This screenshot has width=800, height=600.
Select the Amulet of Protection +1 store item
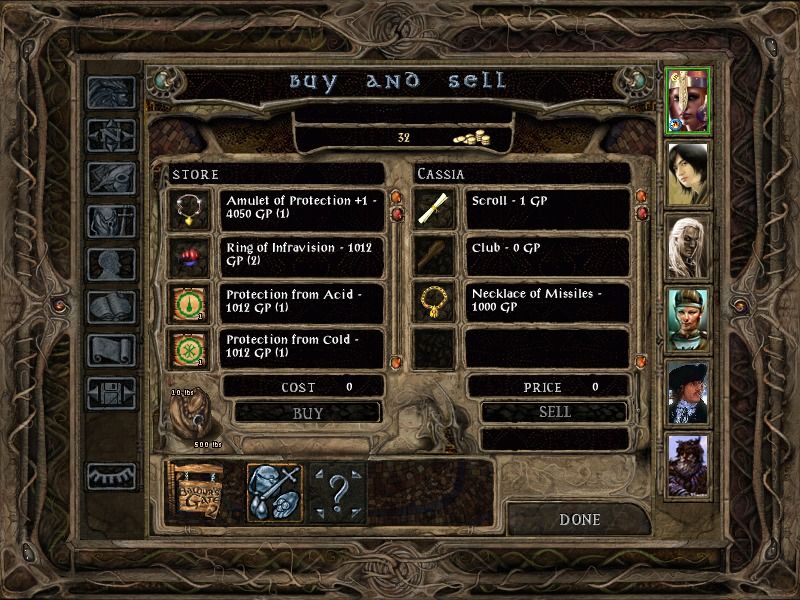(x=302, y=209)
